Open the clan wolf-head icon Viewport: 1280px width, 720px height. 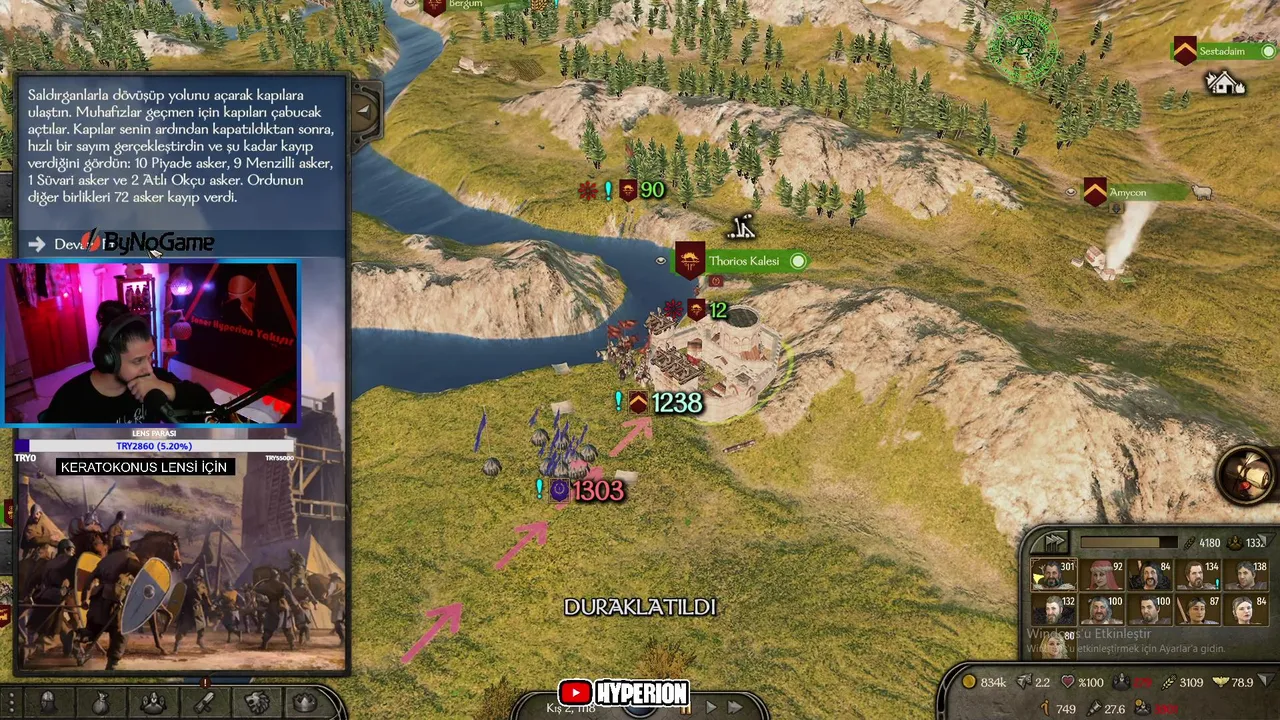tap(256, 703)
